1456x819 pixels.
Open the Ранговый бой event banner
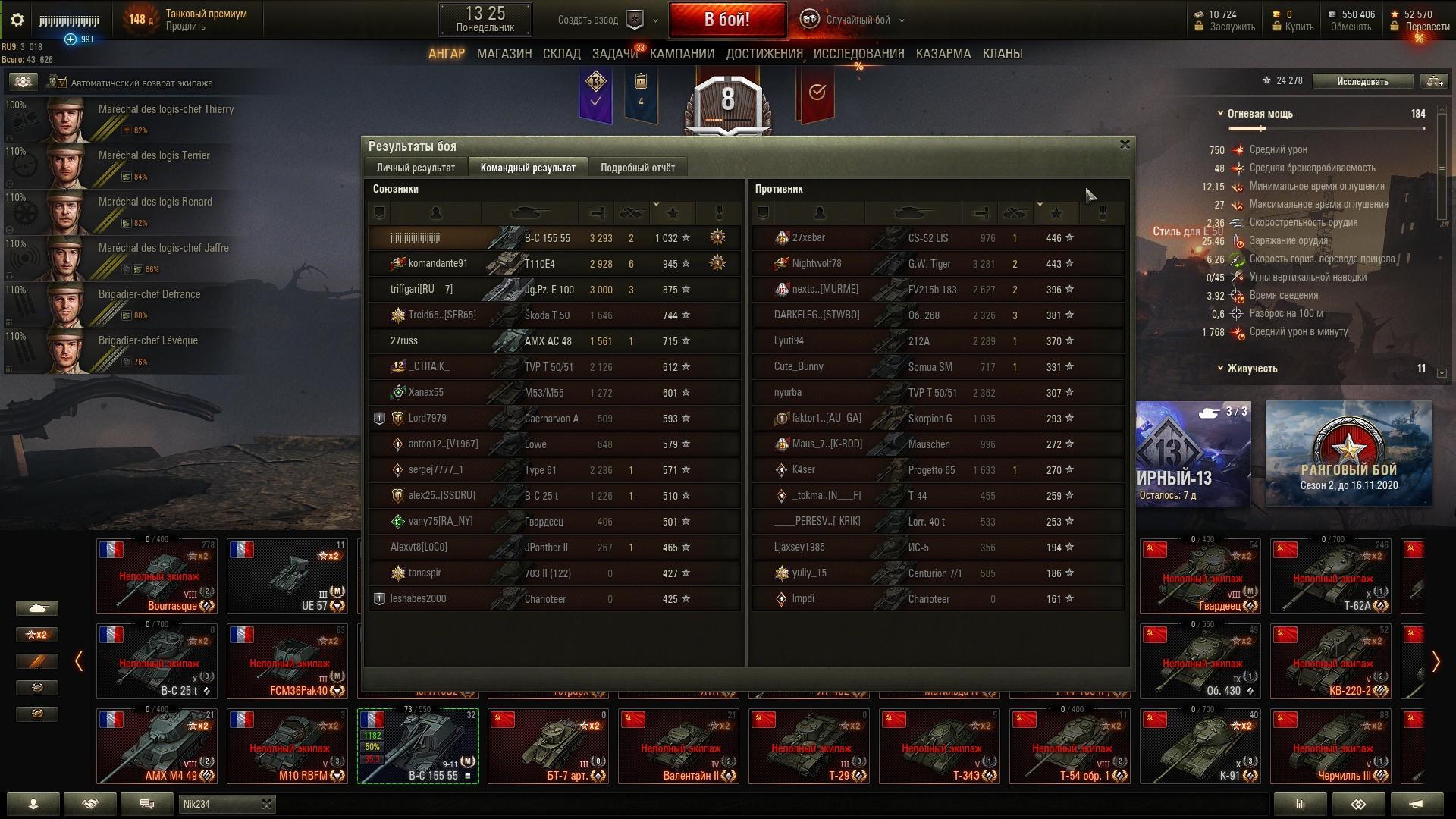tap(1348, 453)
